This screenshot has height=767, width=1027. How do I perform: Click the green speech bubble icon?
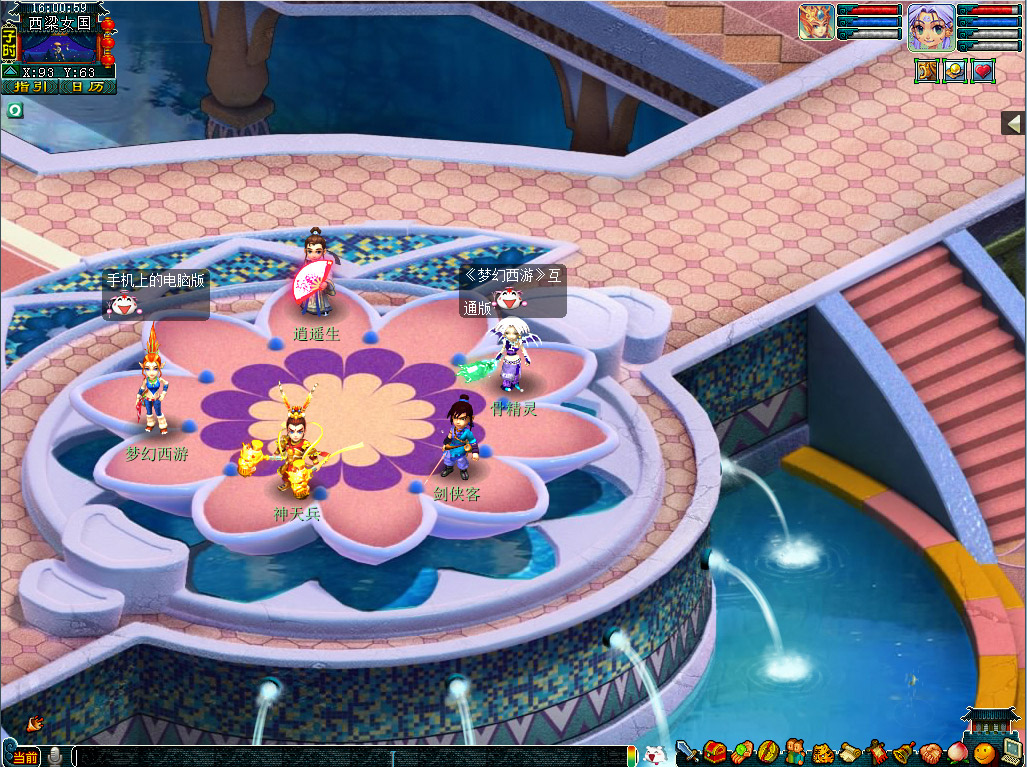[x=15, y=110]
